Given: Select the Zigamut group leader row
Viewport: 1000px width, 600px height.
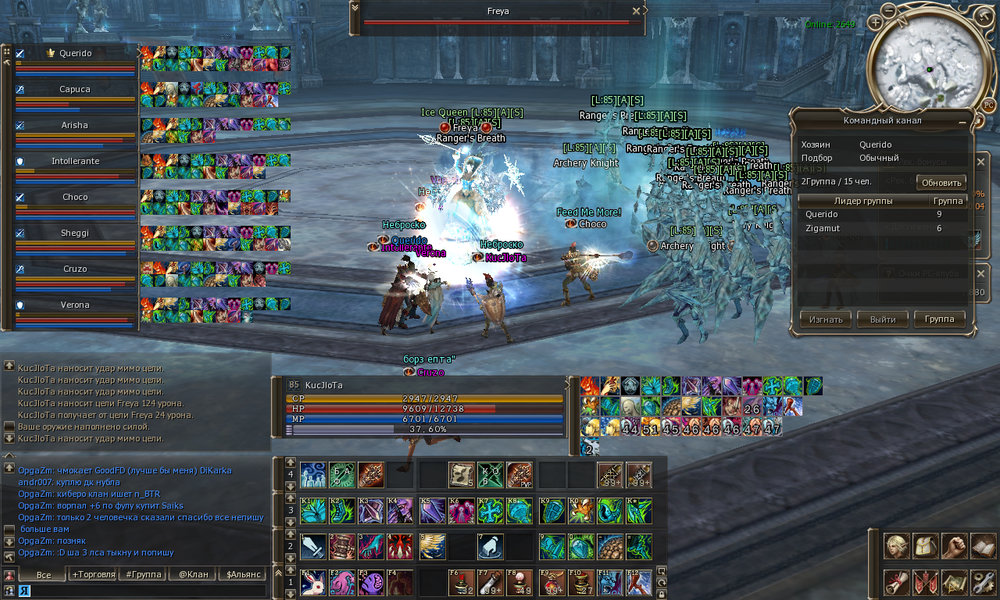Looking at the screenshot, I should pyautogui.click(x=880, y=228).
